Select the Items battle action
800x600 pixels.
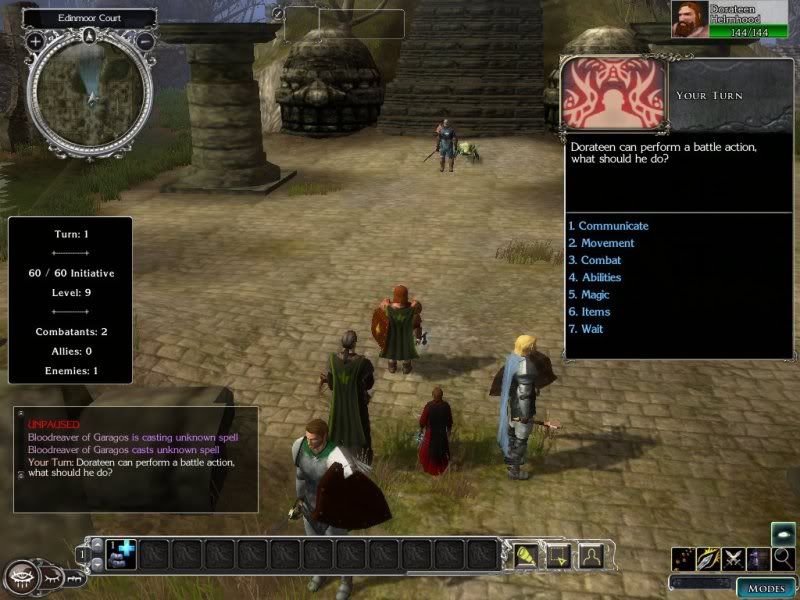click(590, 312)
